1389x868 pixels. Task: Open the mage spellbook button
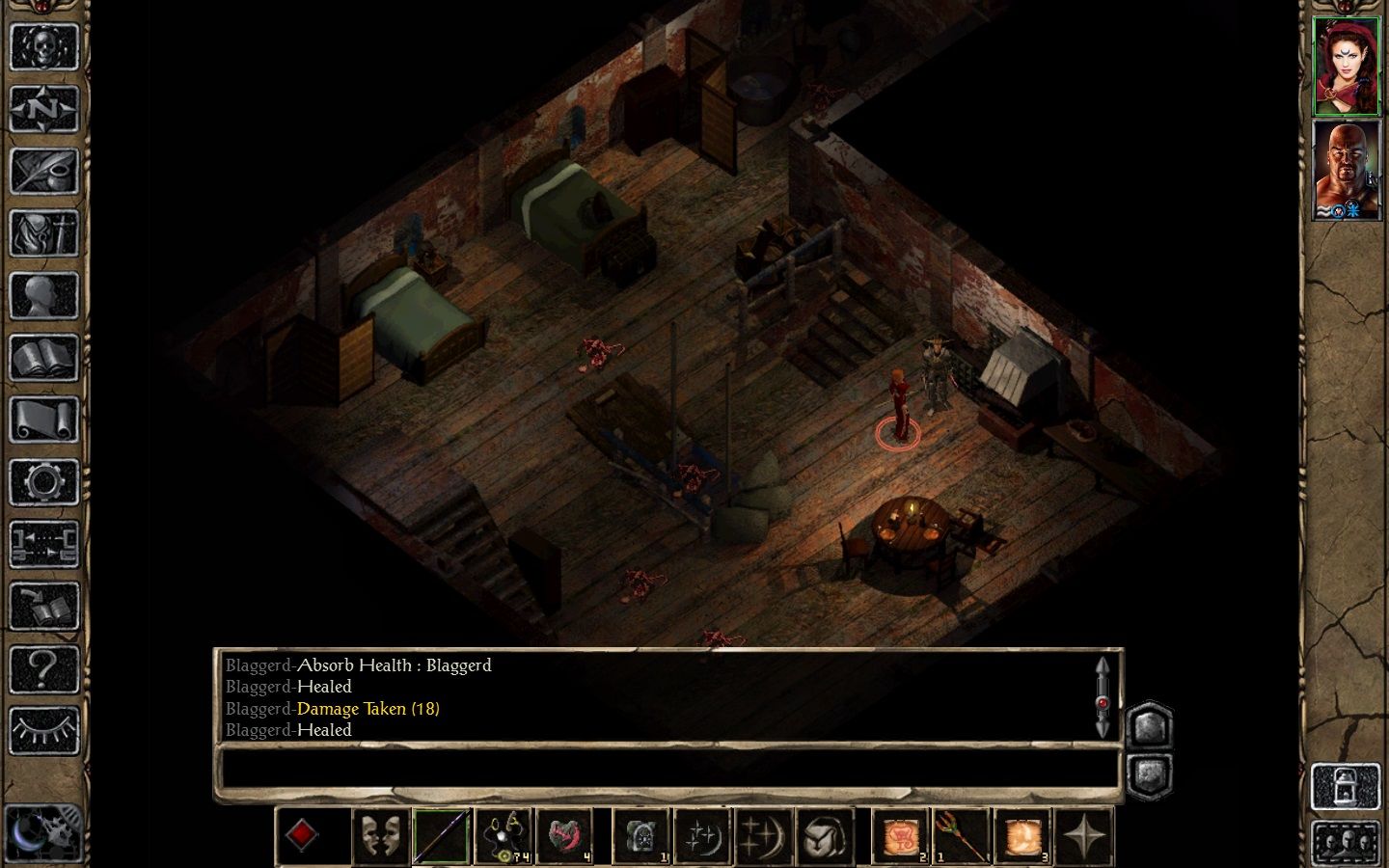tap(43, 359)
